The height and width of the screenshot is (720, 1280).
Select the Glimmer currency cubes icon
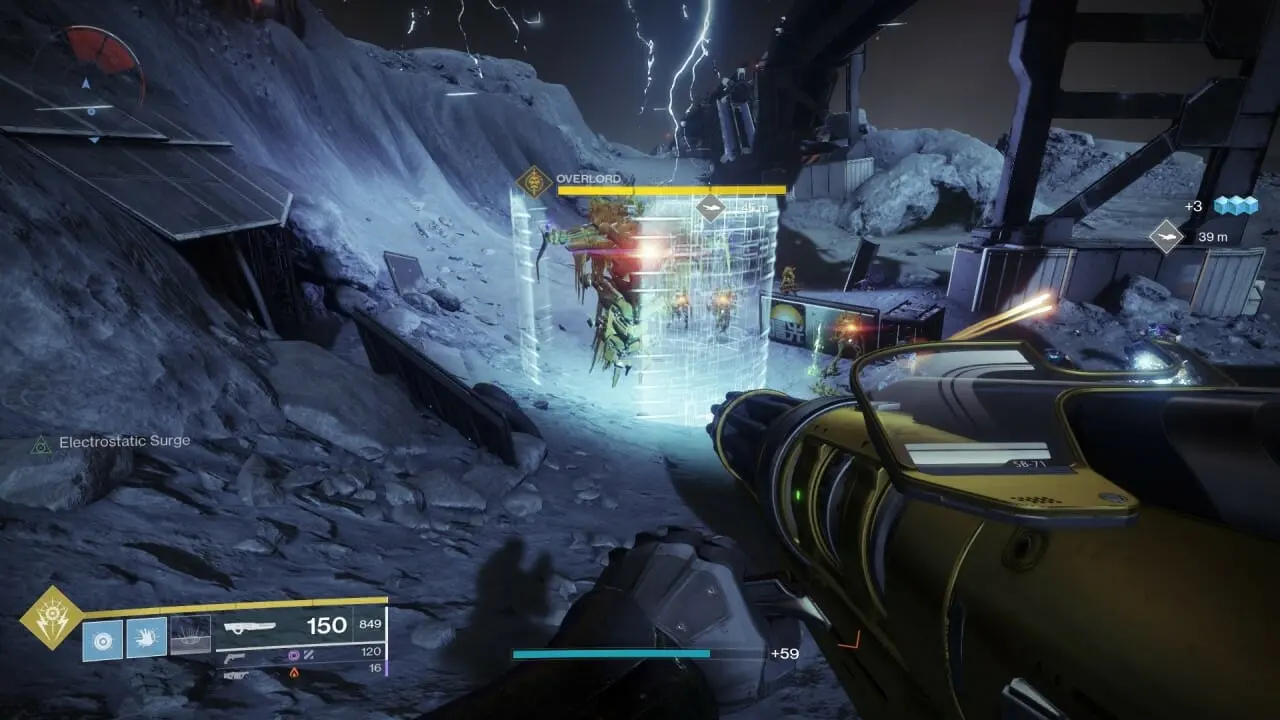click(x=1235, y=207)
